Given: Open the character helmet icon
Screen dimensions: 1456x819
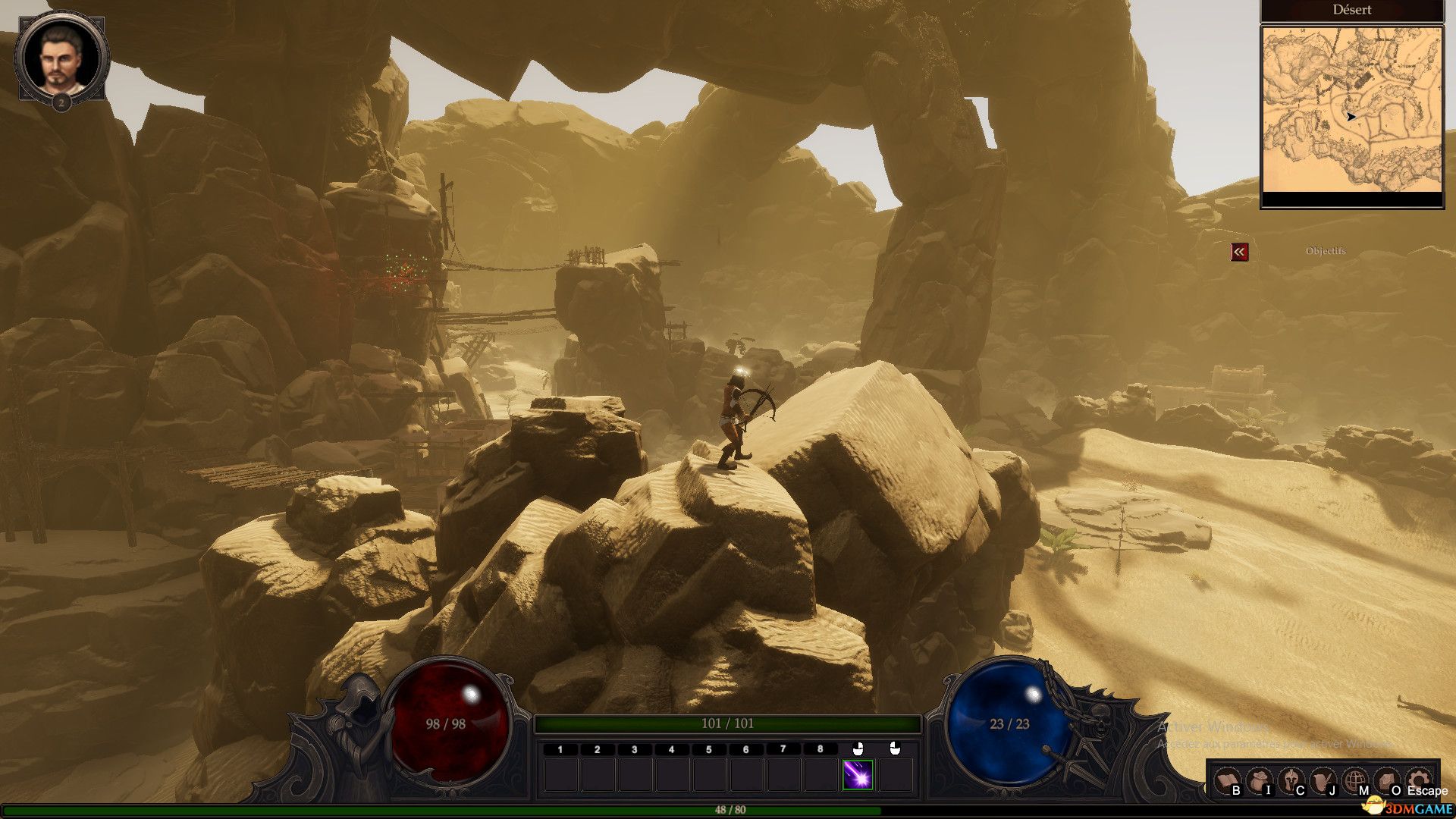Looking at the screenshot, I should [x=1291, y=780].
